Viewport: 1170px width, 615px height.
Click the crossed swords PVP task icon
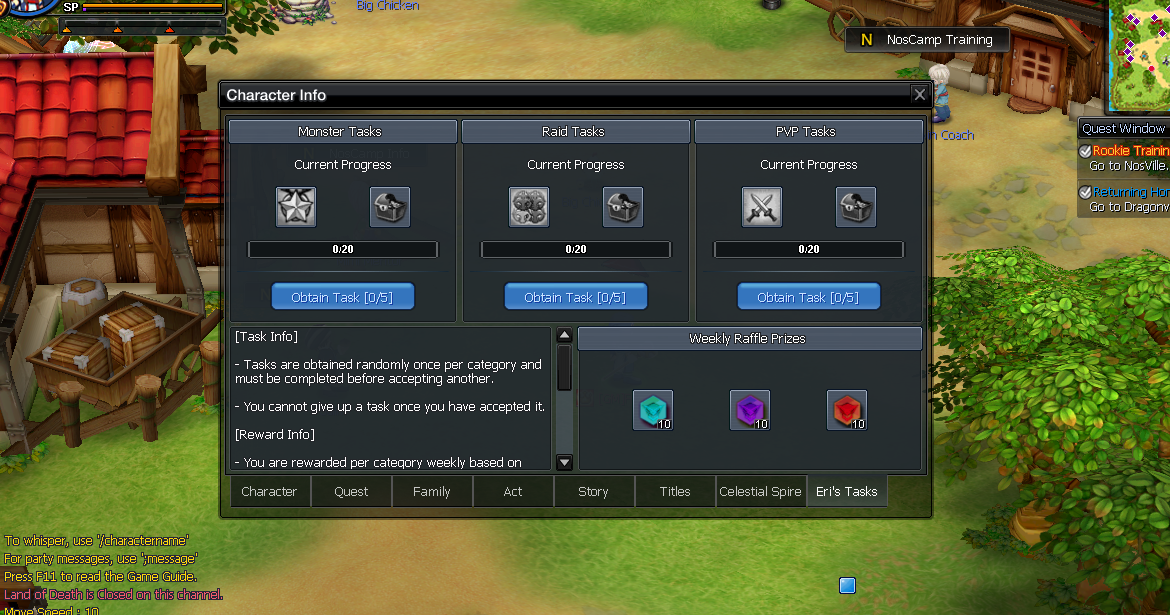(x=762, y=207)
